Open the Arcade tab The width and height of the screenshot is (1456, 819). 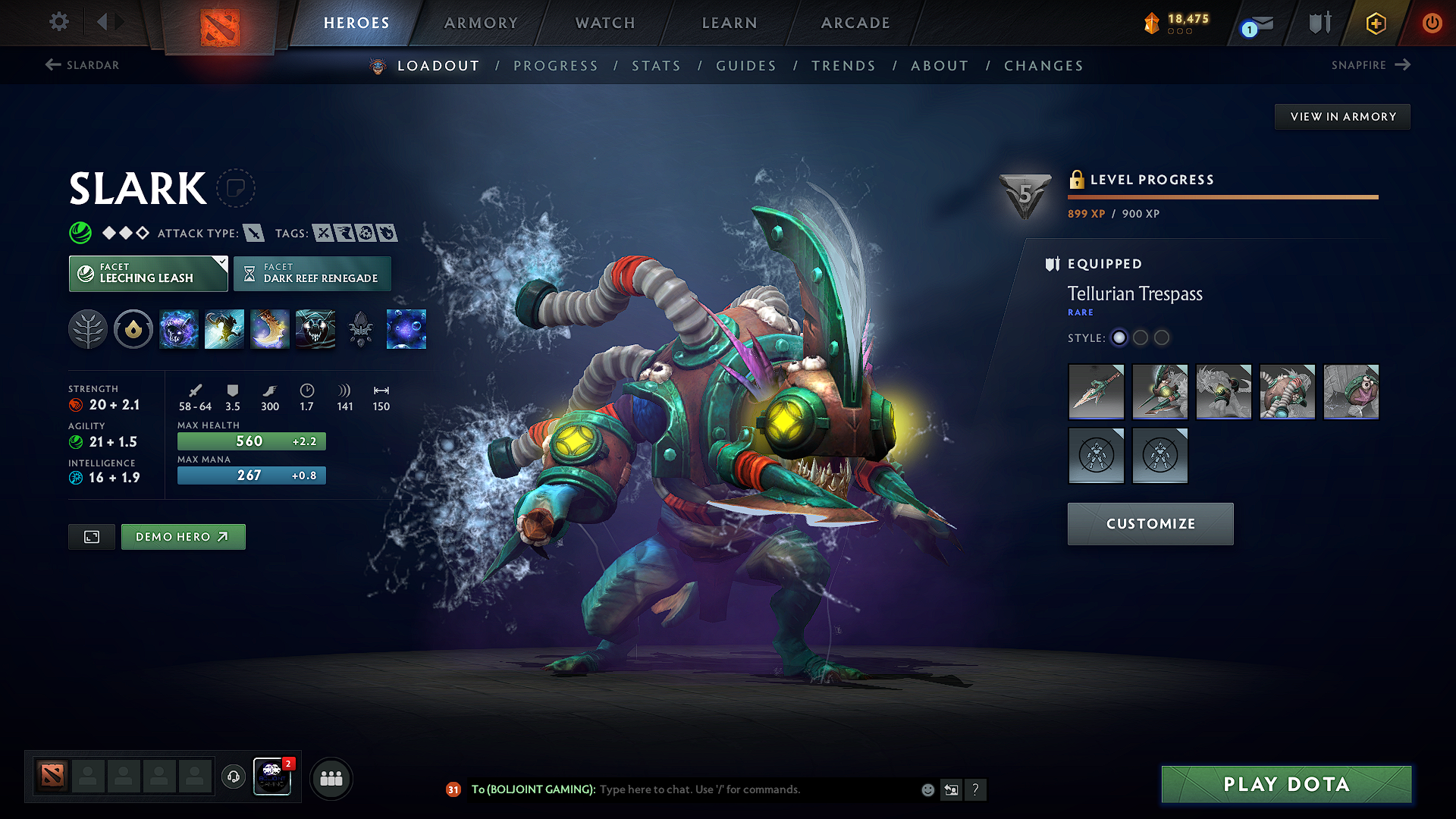coord(855,23)
